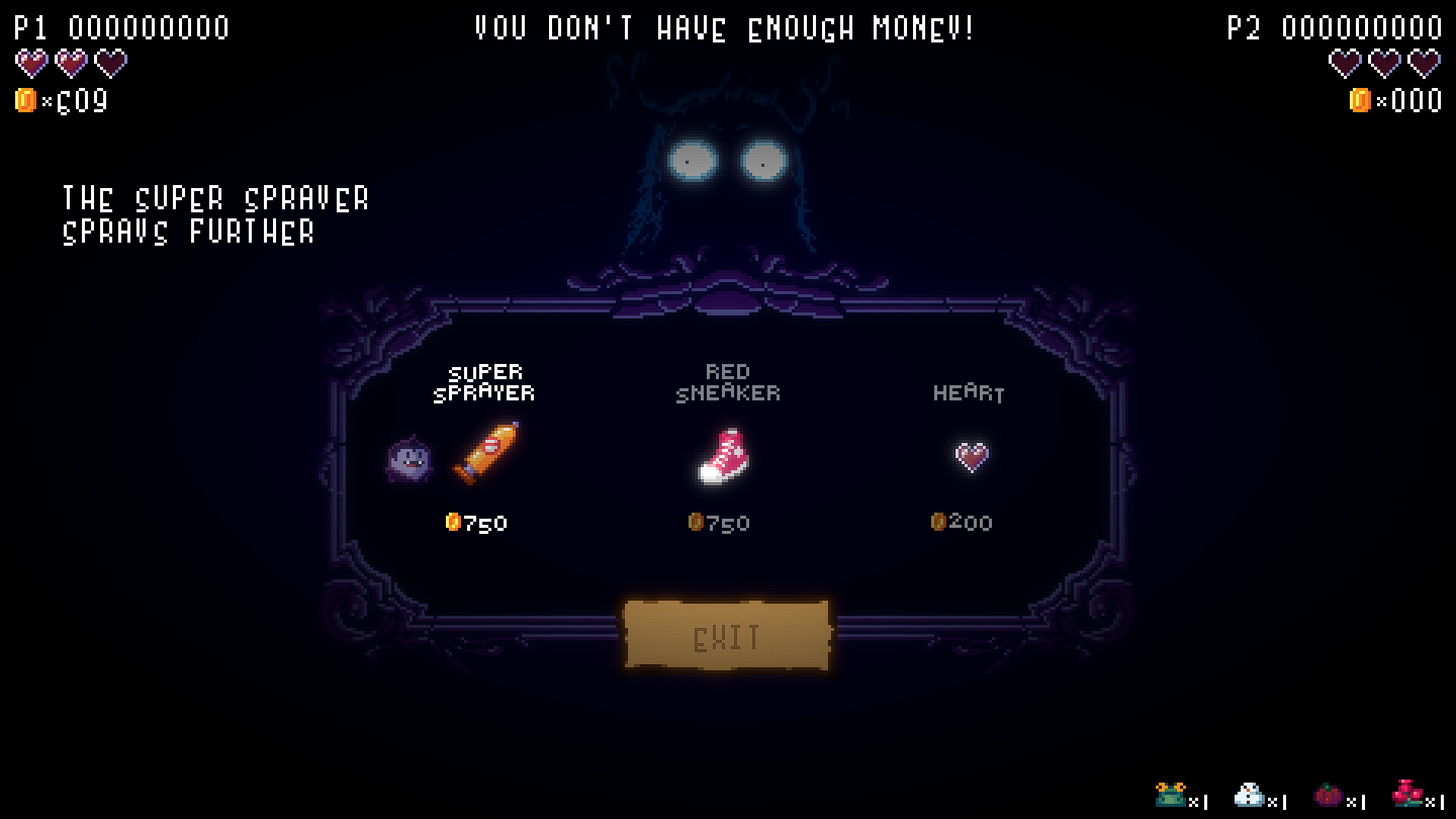The height and width of the screenshot is (819, 1456).
Task: Click the first heart in P1's health bar
Action: tap(30, 63)
